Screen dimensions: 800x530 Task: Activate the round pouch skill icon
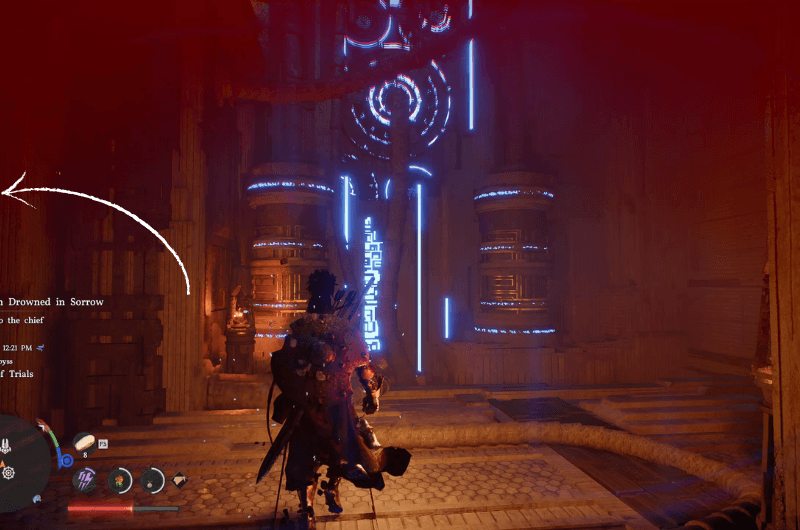click(x=152, y=480)
